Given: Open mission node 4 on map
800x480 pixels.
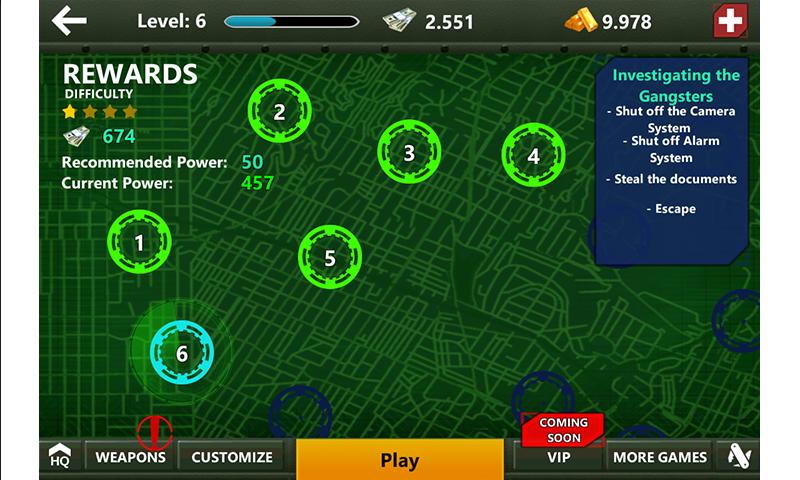Looking at the screenshot, I should click(x=533, y=156).
